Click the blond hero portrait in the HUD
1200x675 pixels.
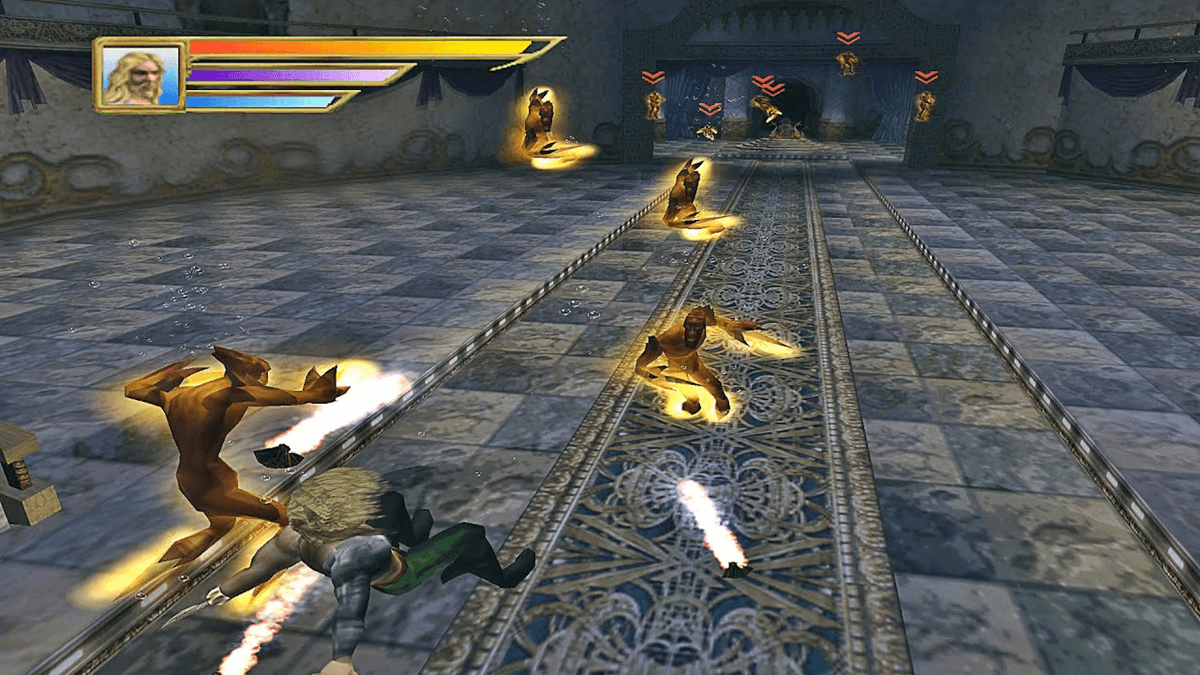point(139,75)
